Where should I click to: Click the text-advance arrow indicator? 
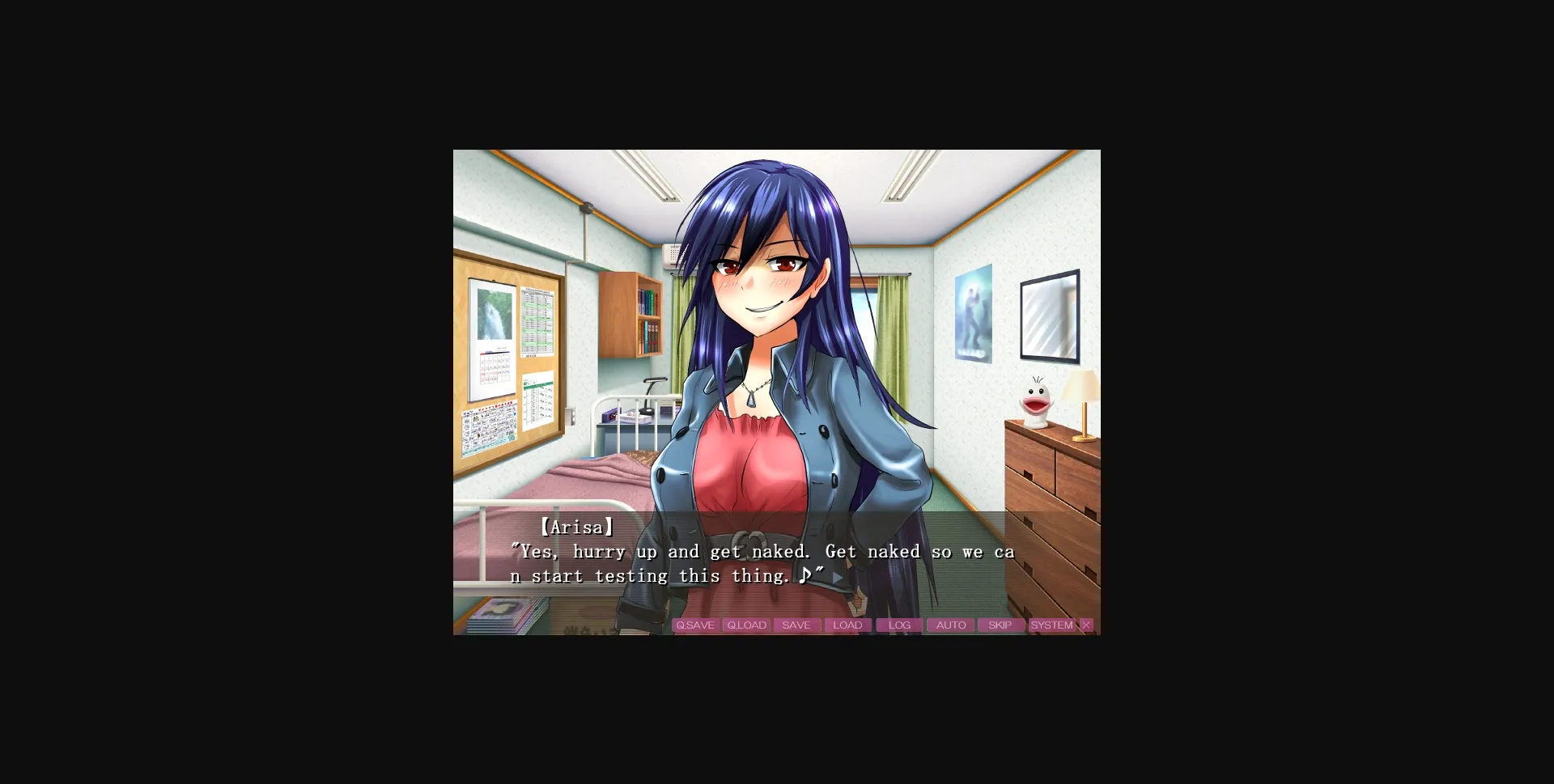point(836,578)
